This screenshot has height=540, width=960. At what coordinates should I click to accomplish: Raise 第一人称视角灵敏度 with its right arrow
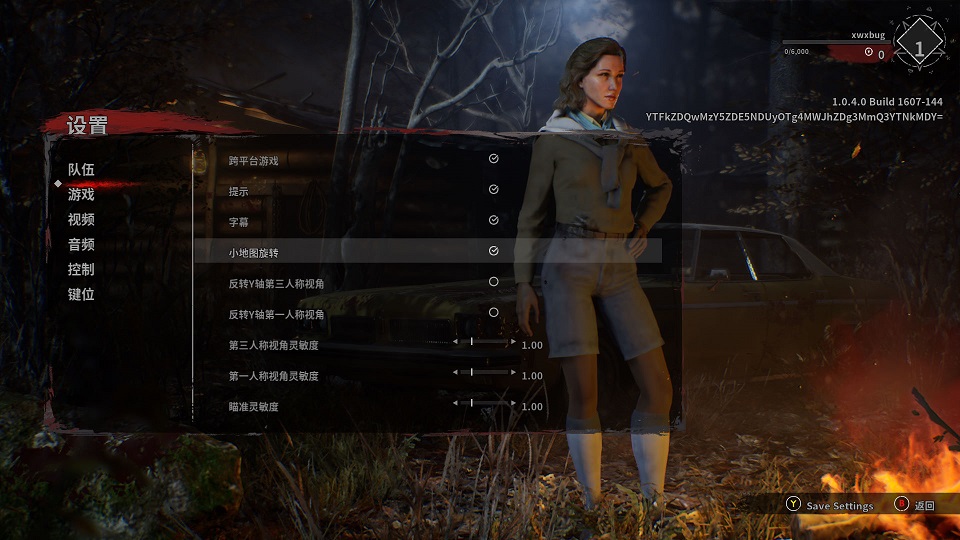click(x=514, y=373)
